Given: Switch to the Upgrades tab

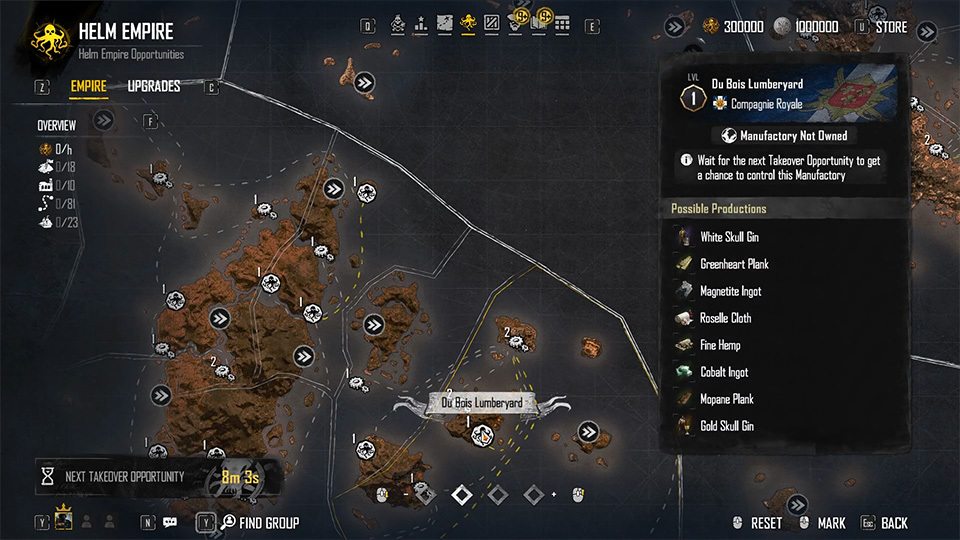Looking at the screenshot, I should [x=154, y=87].
